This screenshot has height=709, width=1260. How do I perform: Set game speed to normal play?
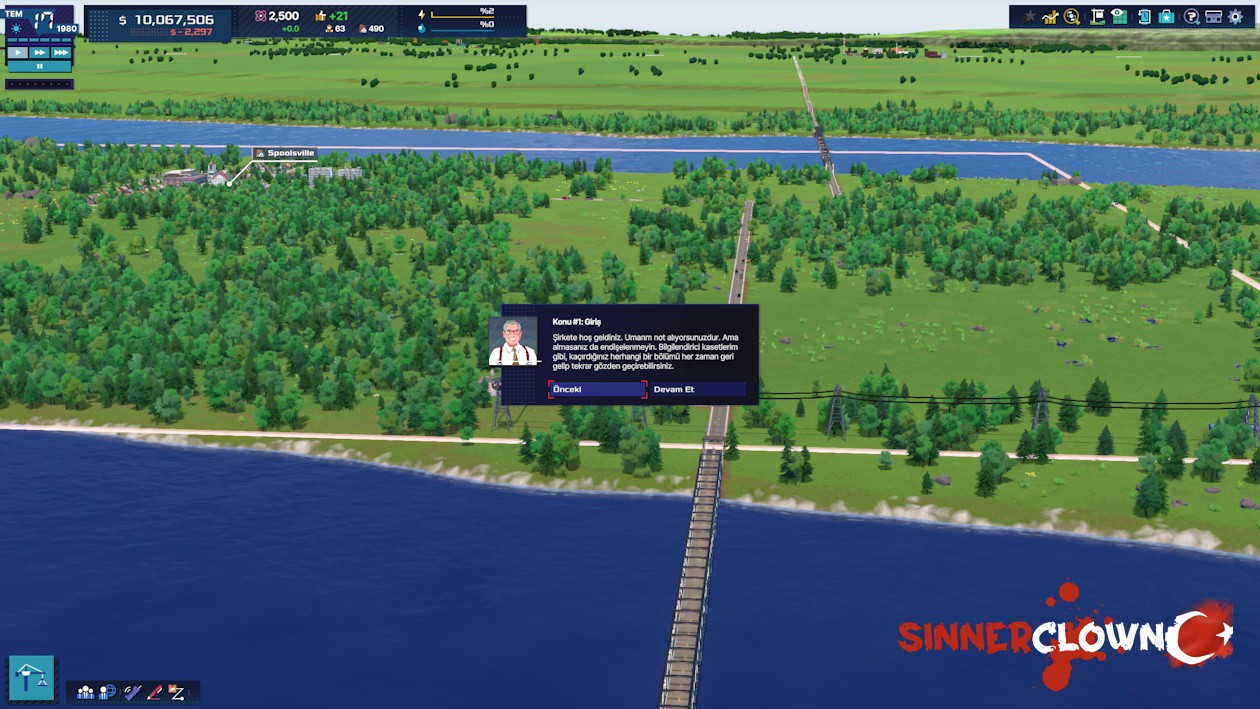18,52
